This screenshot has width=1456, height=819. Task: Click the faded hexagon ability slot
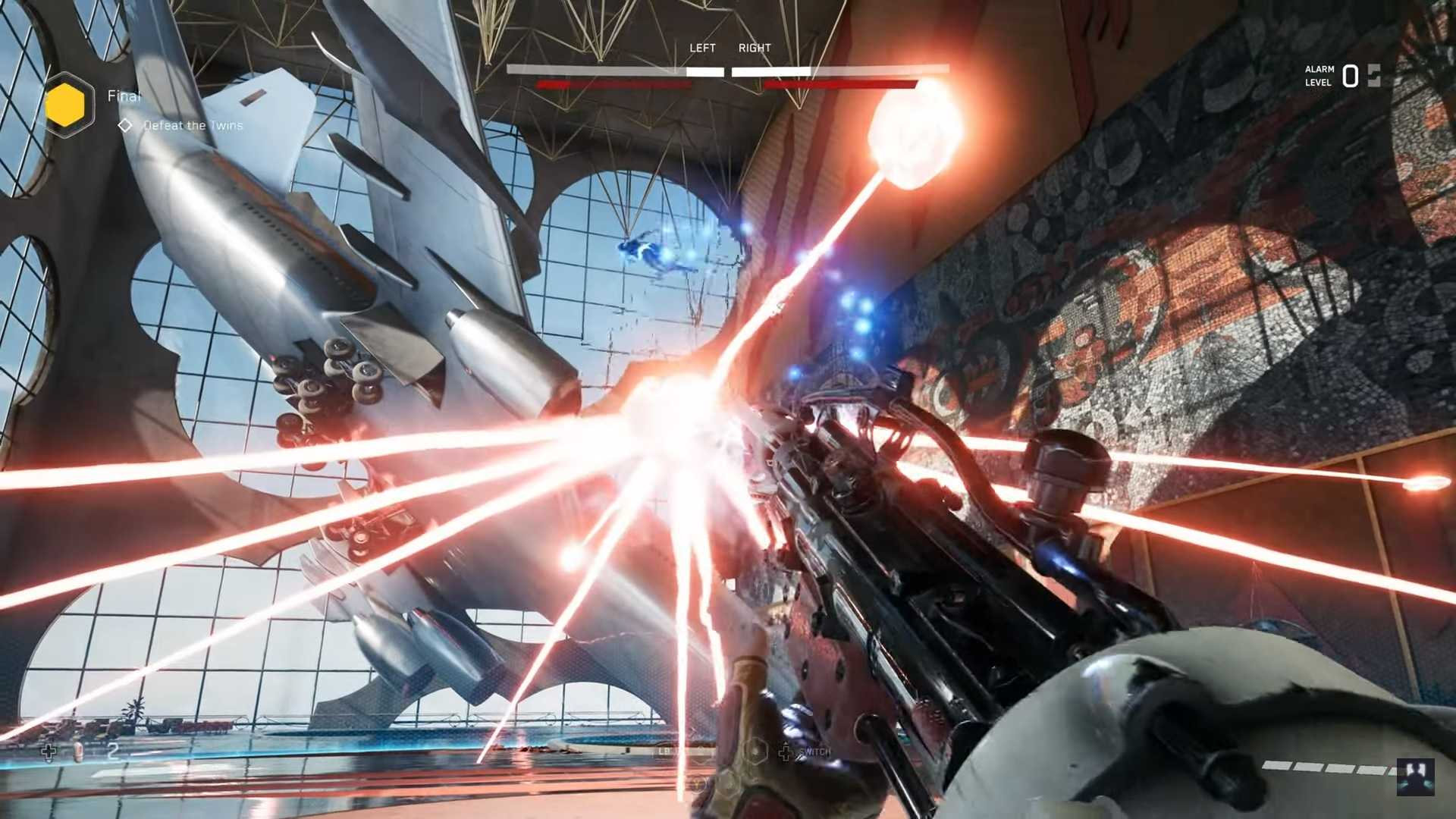click(x=755, y=752)
